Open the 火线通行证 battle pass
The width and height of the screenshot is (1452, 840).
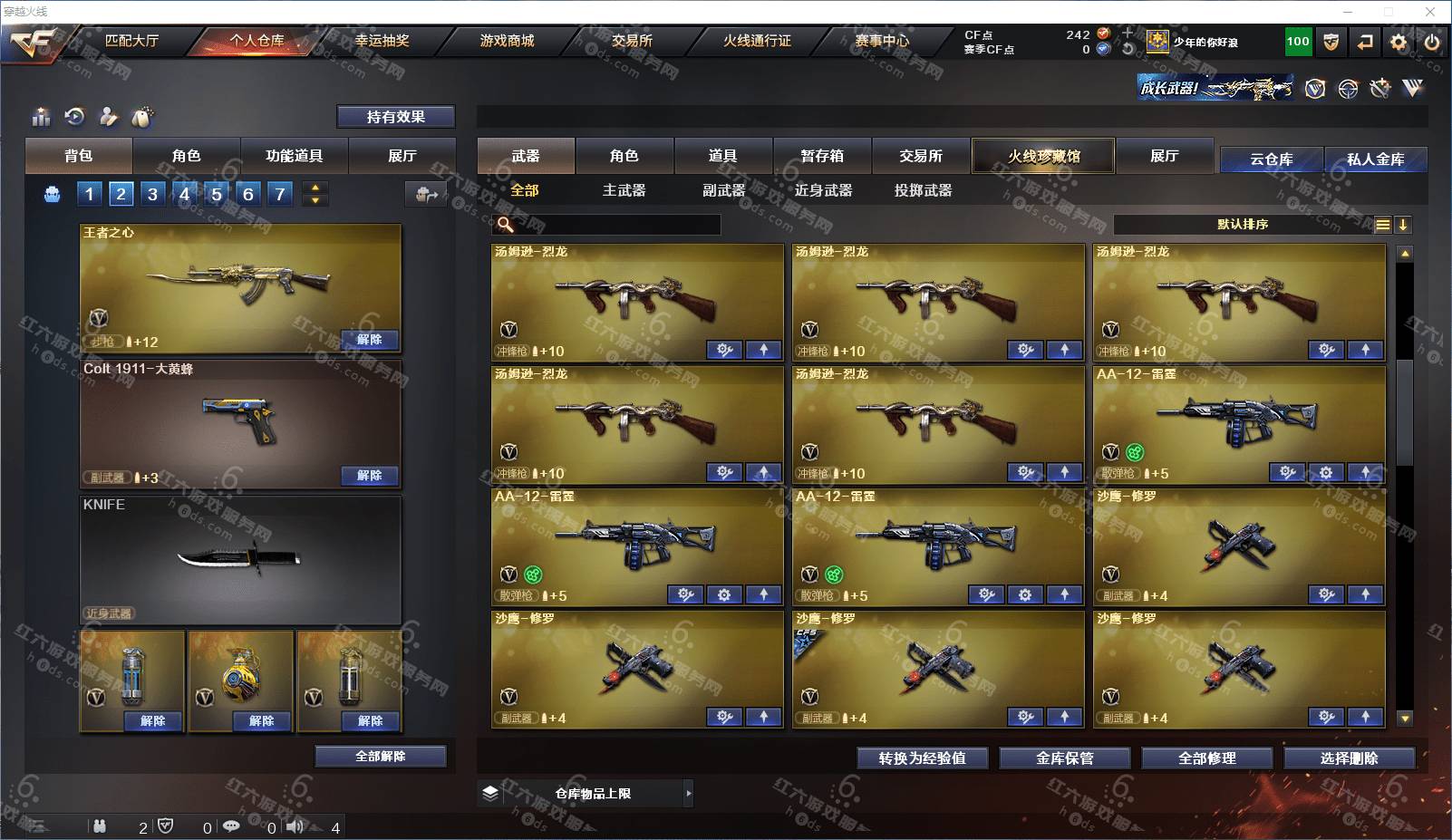[x=757, y=41]
